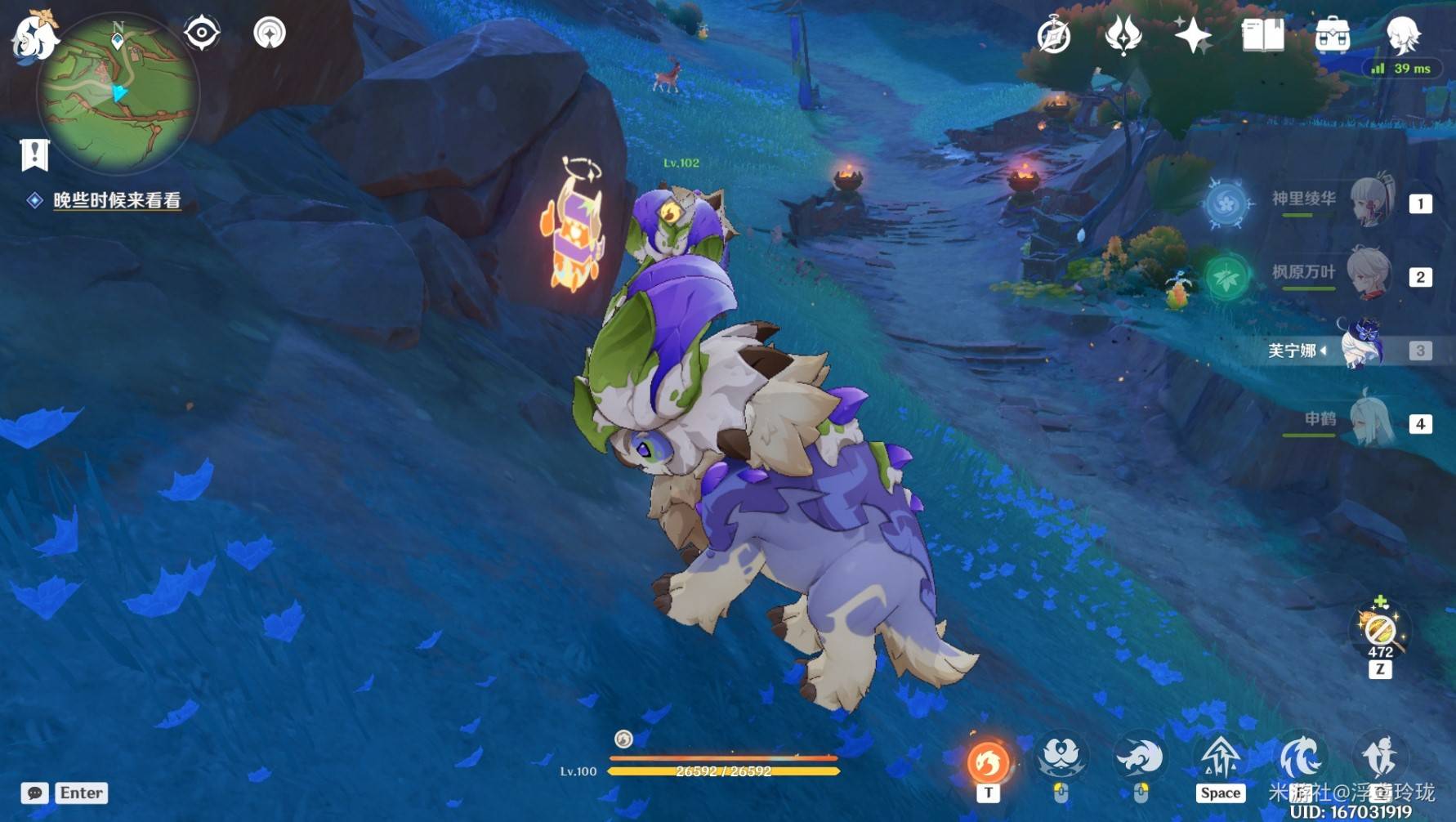
Task: Select active party member 芙宁娜
Action: click(x=1360, y=347)
